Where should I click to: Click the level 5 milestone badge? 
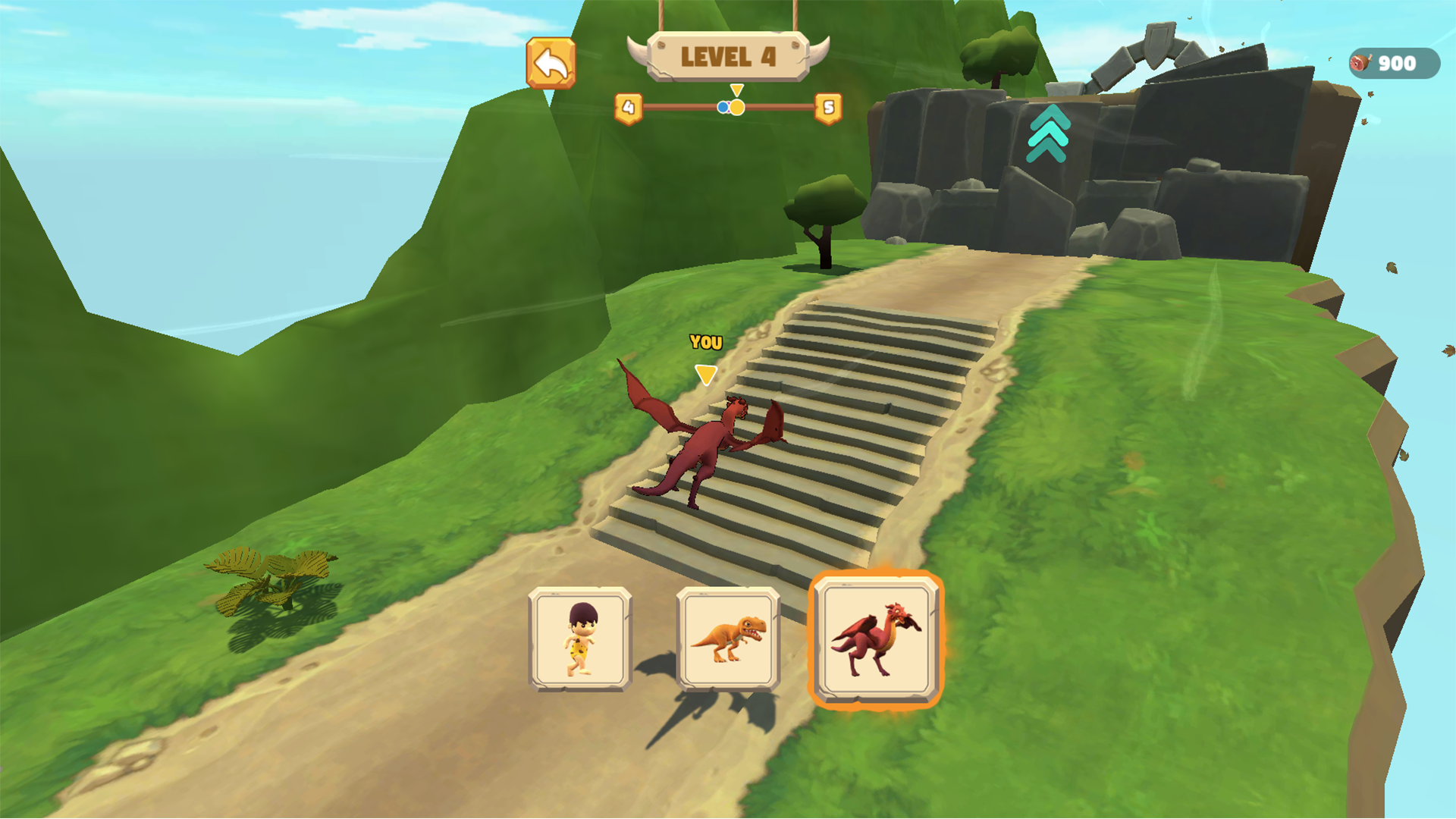[x=827, y=107]
